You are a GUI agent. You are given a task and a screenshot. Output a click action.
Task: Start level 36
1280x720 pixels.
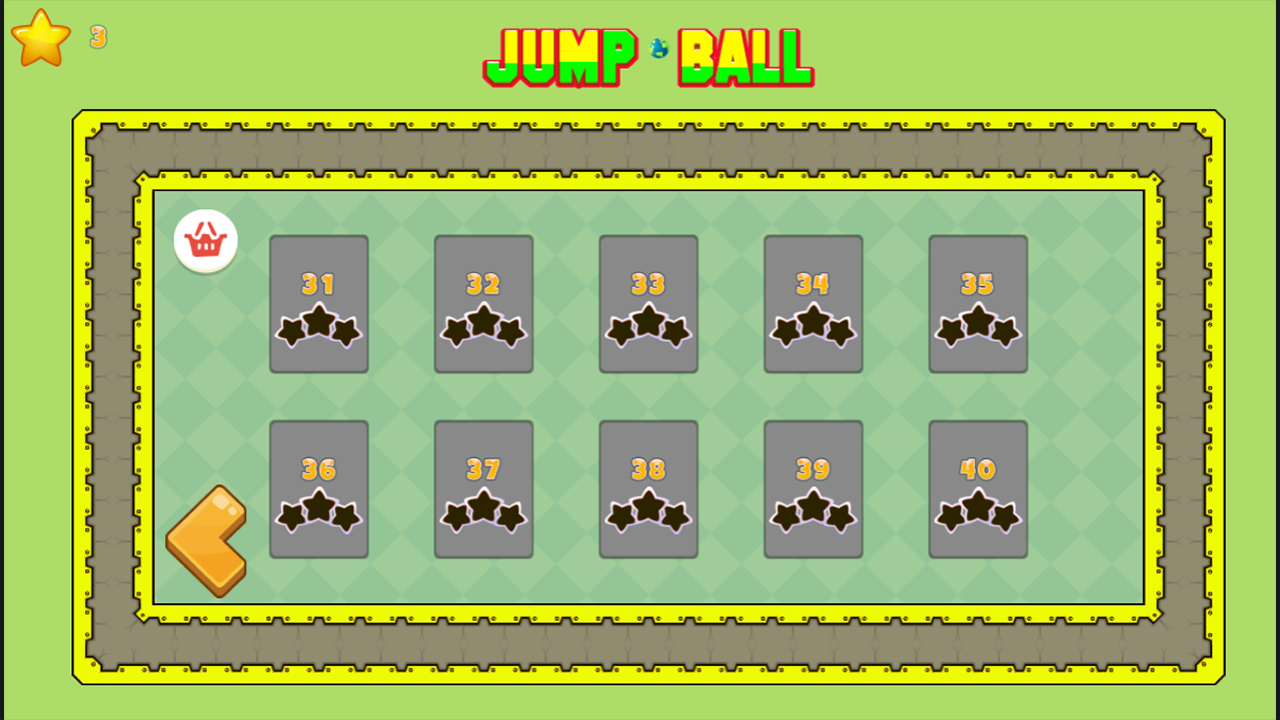[x=318, y=487]
